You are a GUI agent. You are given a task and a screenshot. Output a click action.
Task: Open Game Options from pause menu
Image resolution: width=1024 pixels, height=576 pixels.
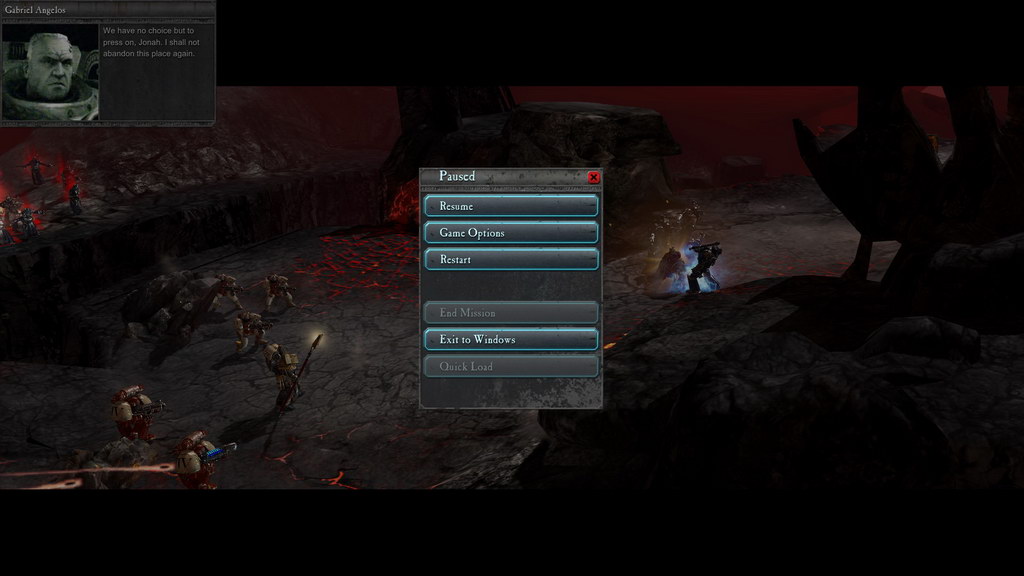coord(511,233)
